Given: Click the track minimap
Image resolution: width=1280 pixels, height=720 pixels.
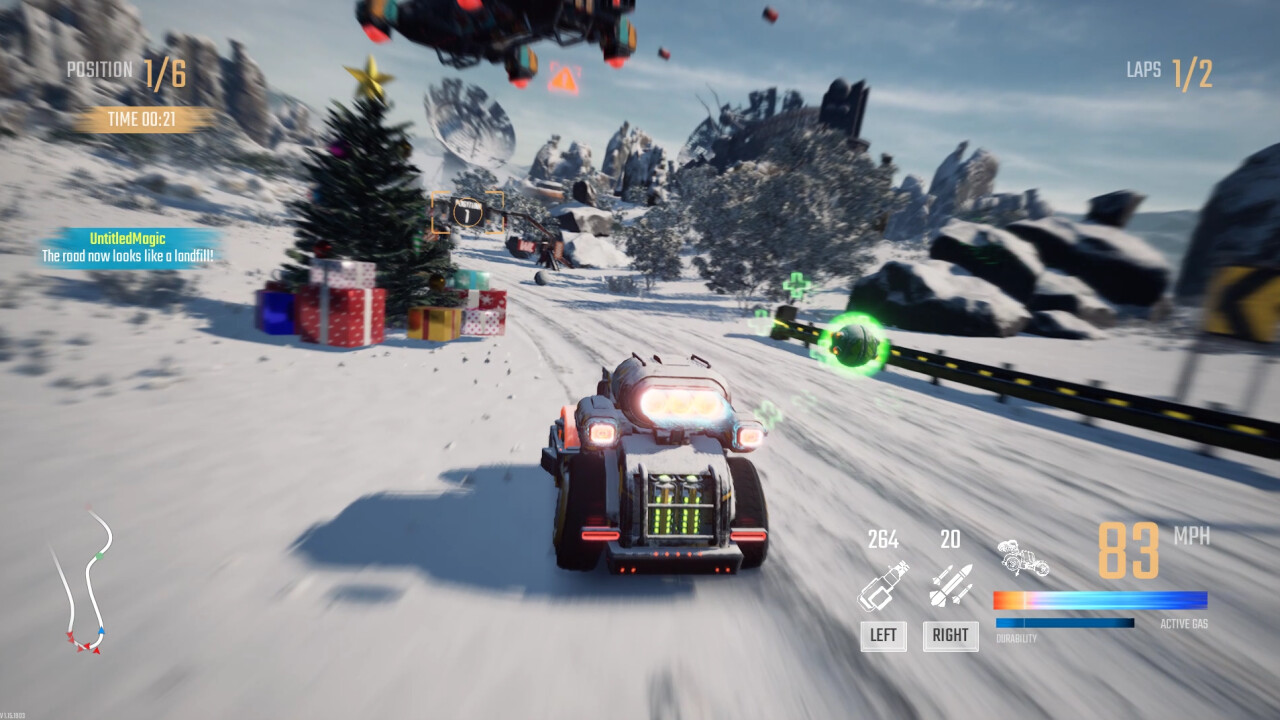Looking at the screenshot, I should 82,582.
